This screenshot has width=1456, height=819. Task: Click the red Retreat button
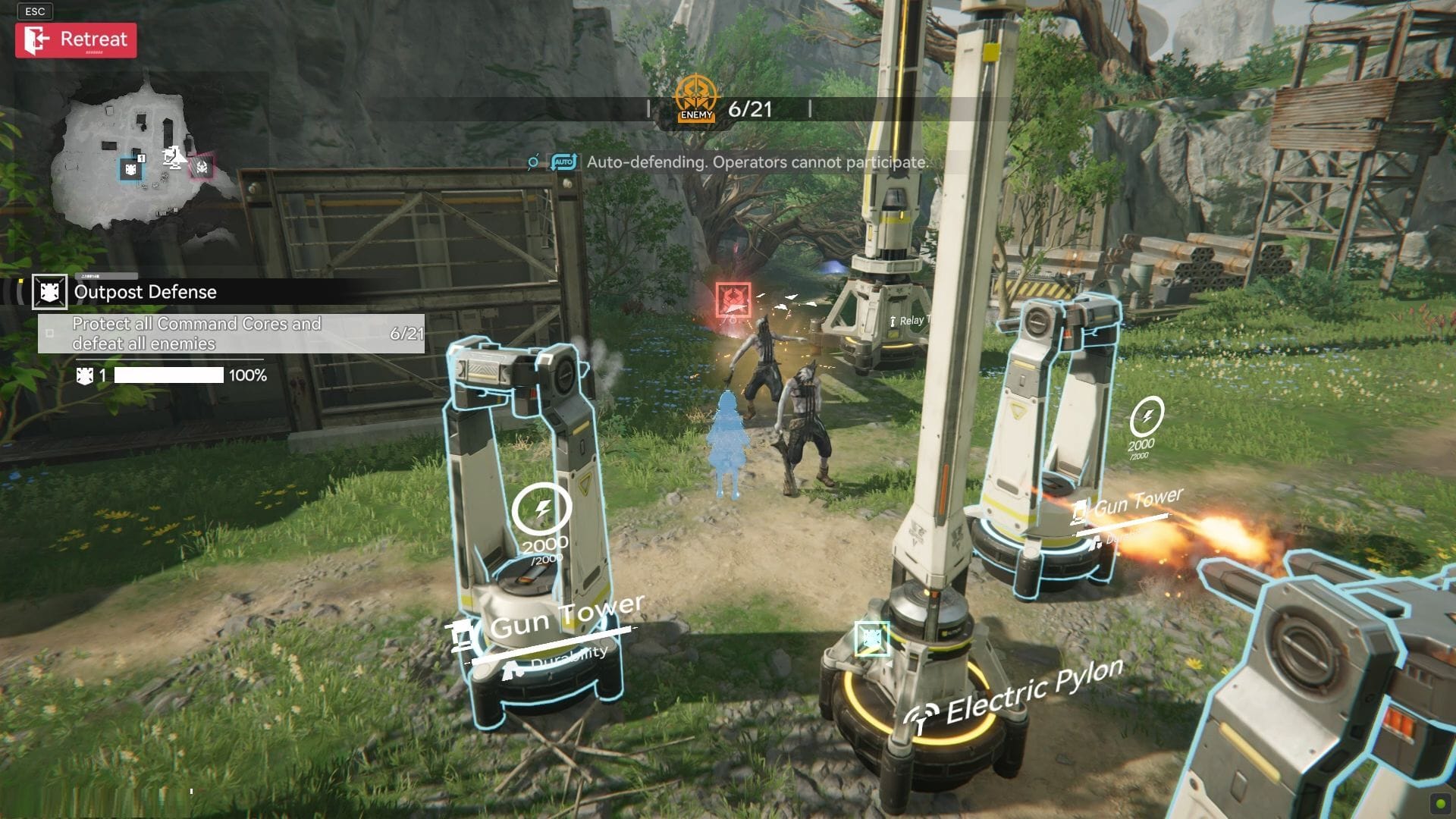coord(76,40)
